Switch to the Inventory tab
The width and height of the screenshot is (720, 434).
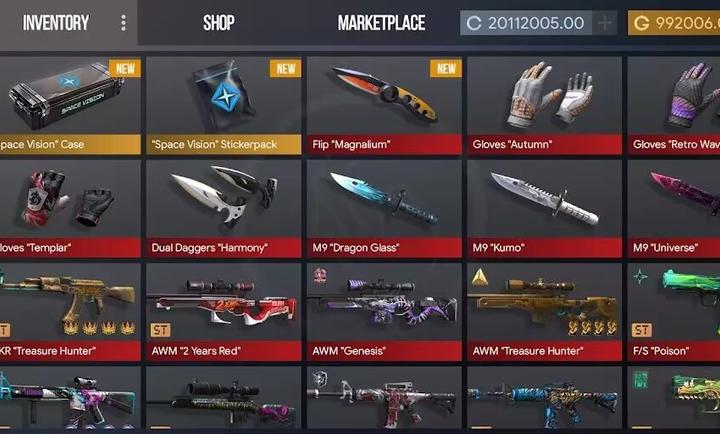pyautogui.click(x=56, y=23)
